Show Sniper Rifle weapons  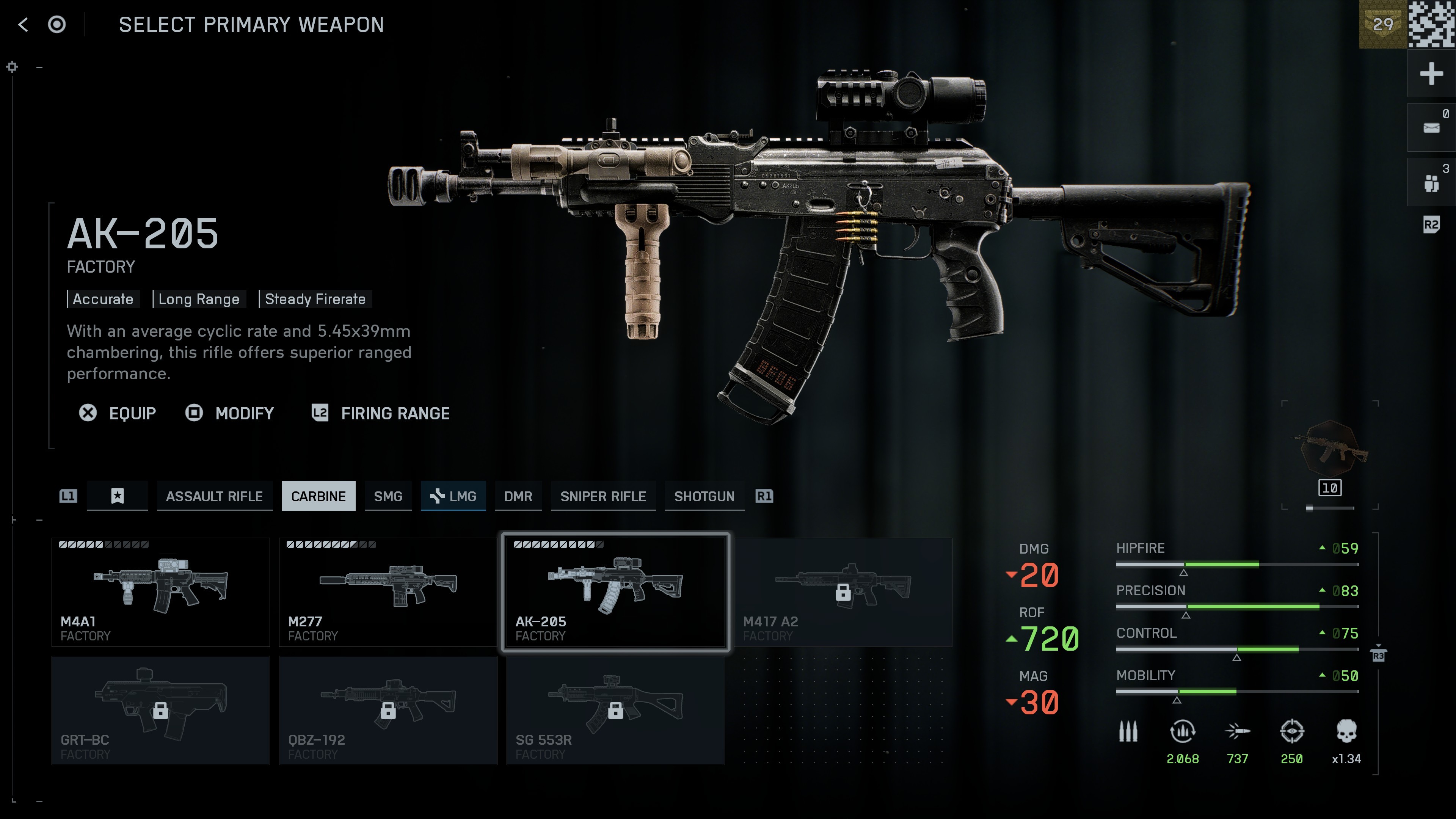602,496
